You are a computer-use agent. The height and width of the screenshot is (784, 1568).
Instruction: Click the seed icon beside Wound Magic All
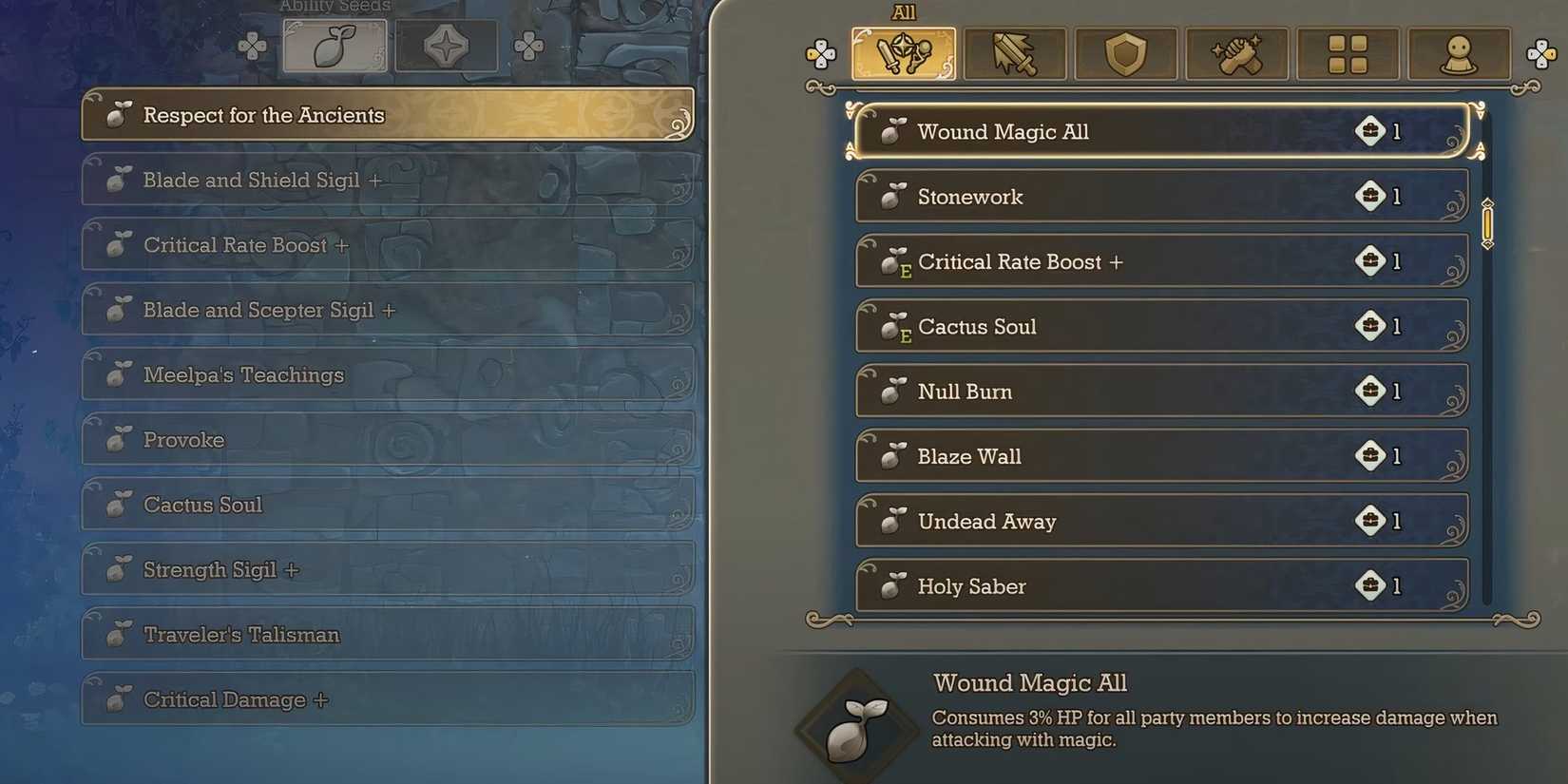tap(891, 130)
